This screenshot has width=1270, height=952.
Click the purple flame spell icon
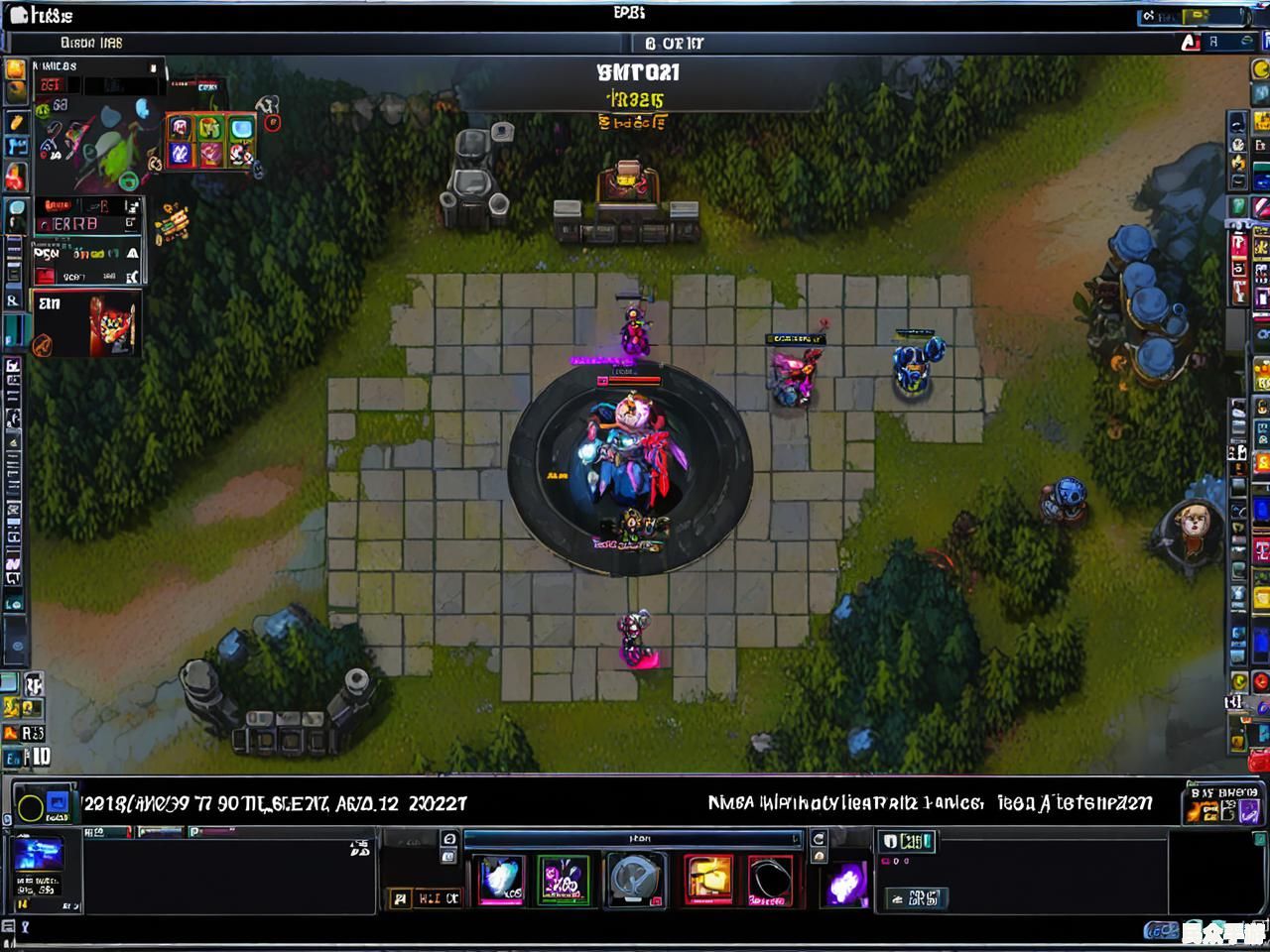tap(845, 882)
